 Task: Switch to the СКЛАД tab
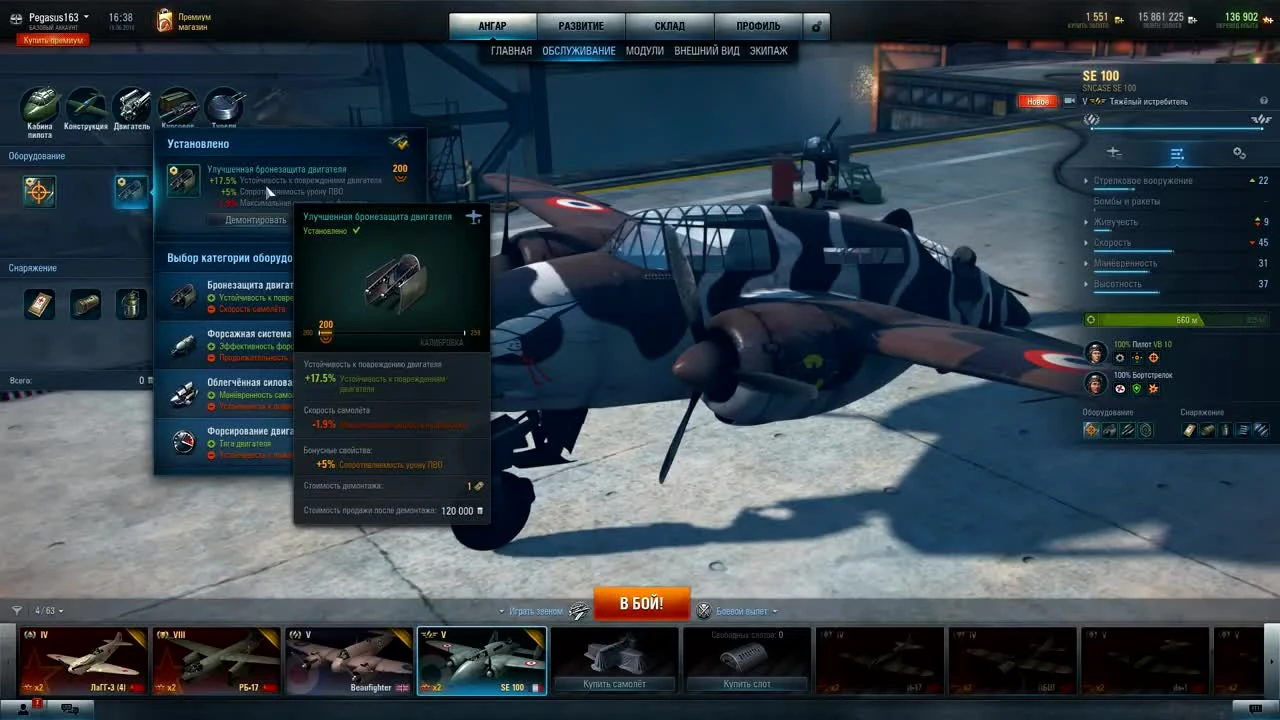click(669, 25)
